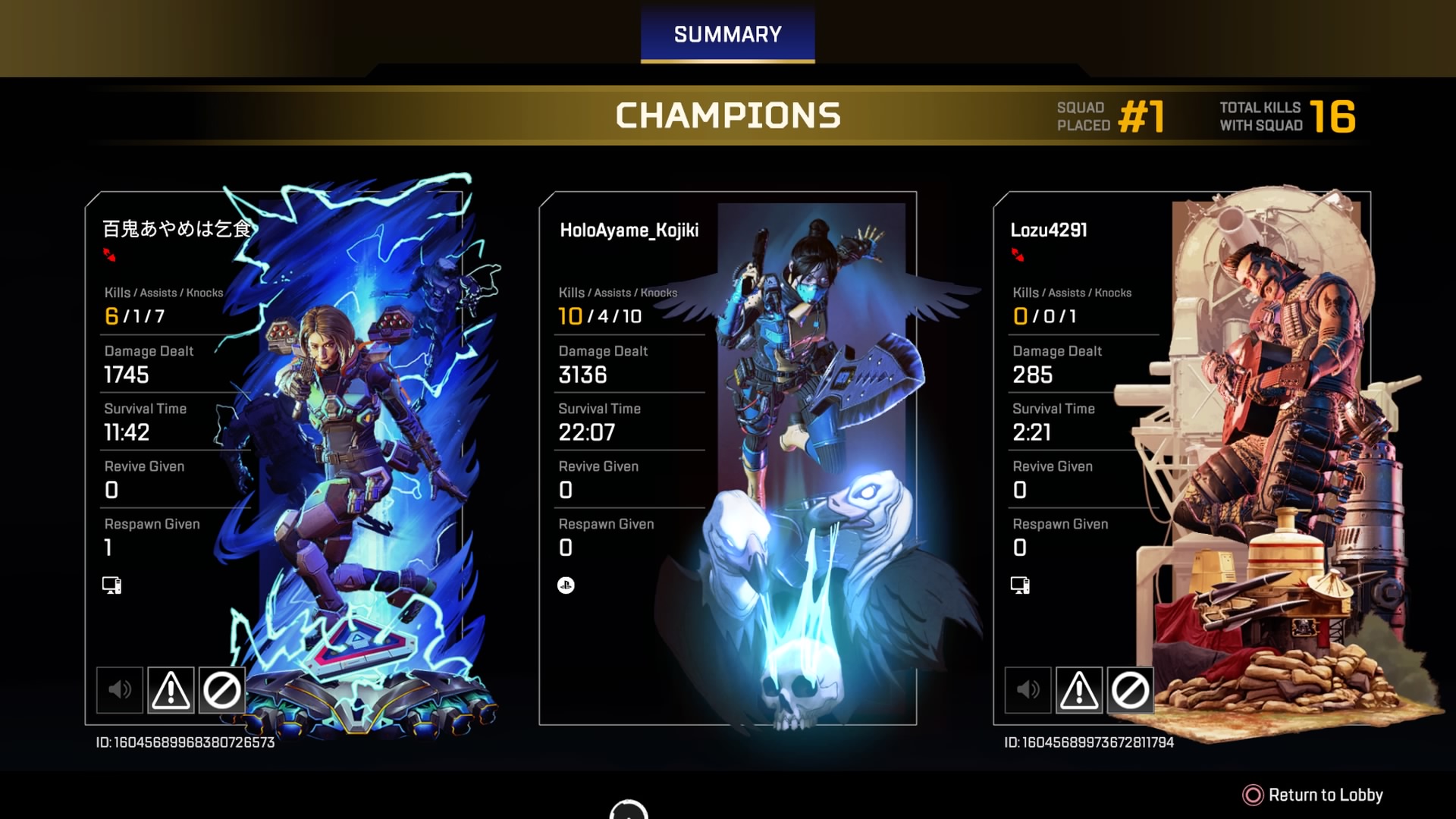Report player 百鬼あやめは乞食 via warning icon

pos(171,690)
